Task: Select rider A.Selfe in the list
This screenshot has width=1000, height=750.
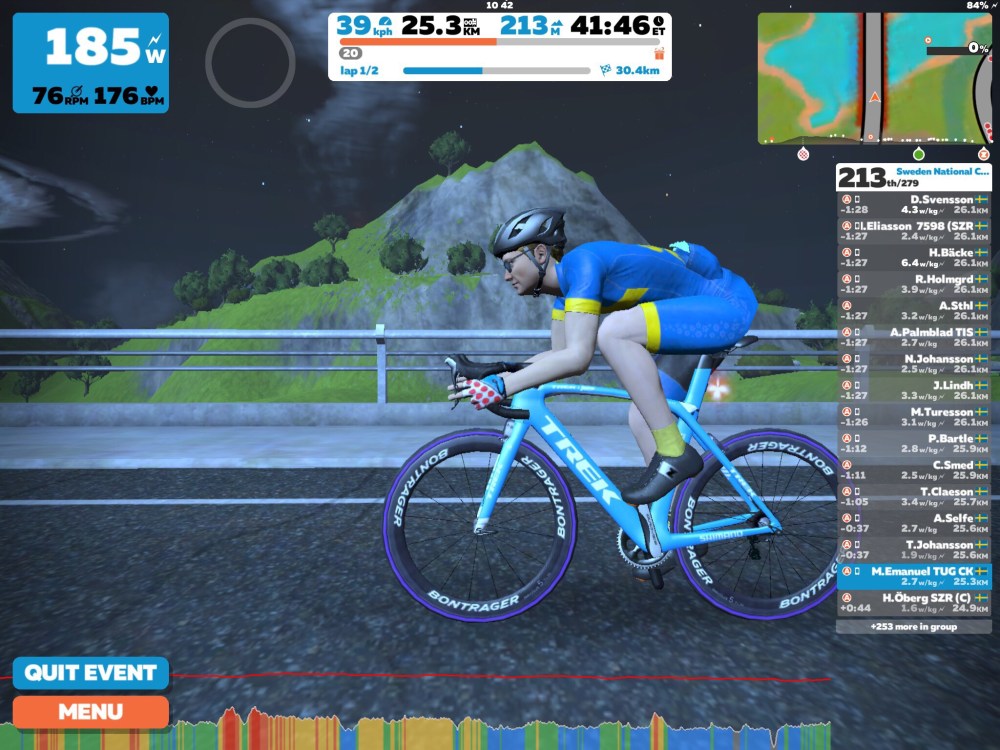Action: [x=913, y=523]
